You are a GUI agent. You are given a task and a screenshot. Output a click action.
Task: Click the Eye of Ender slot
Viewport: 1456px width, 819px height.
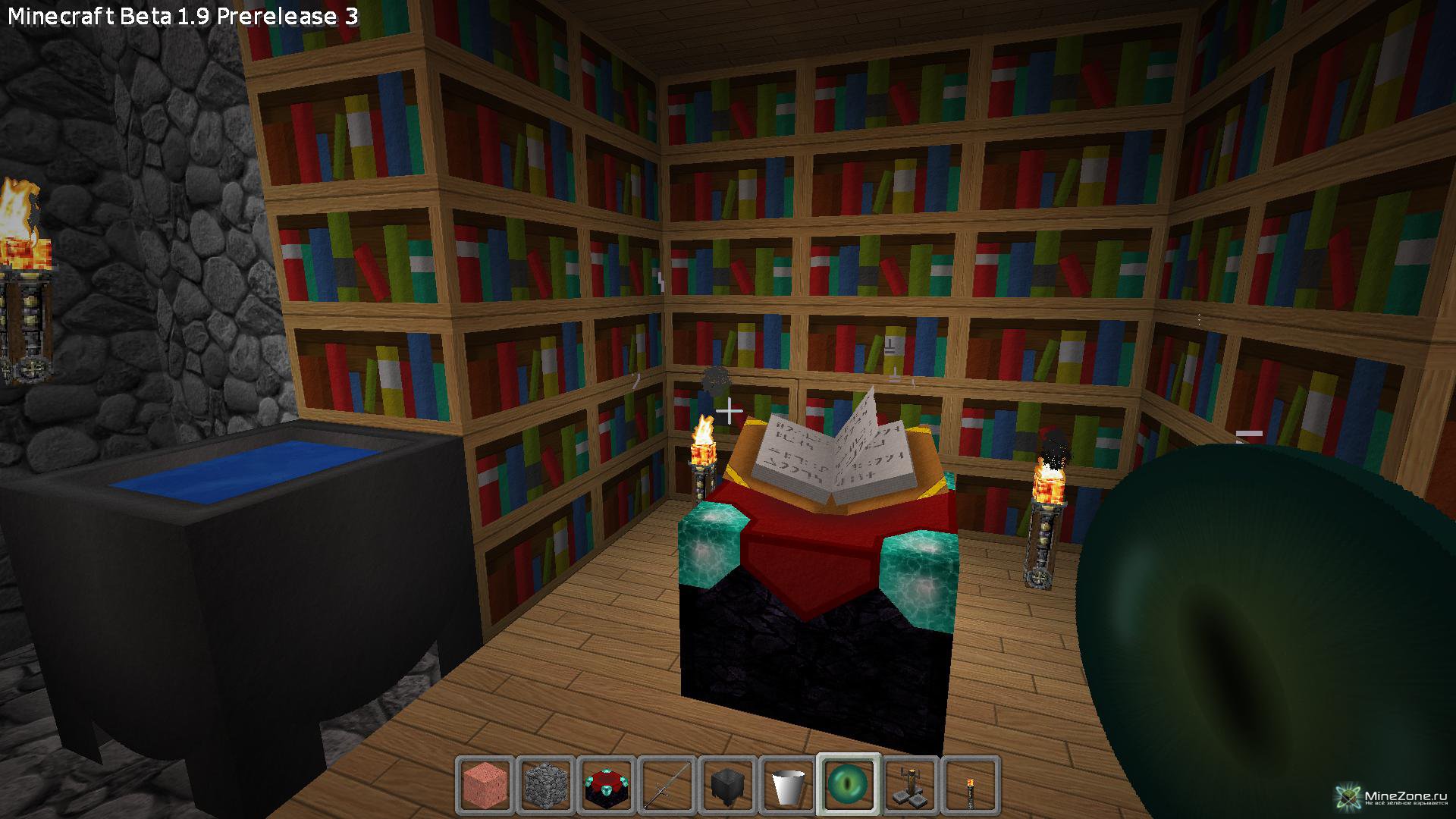[x=849, y=785]
